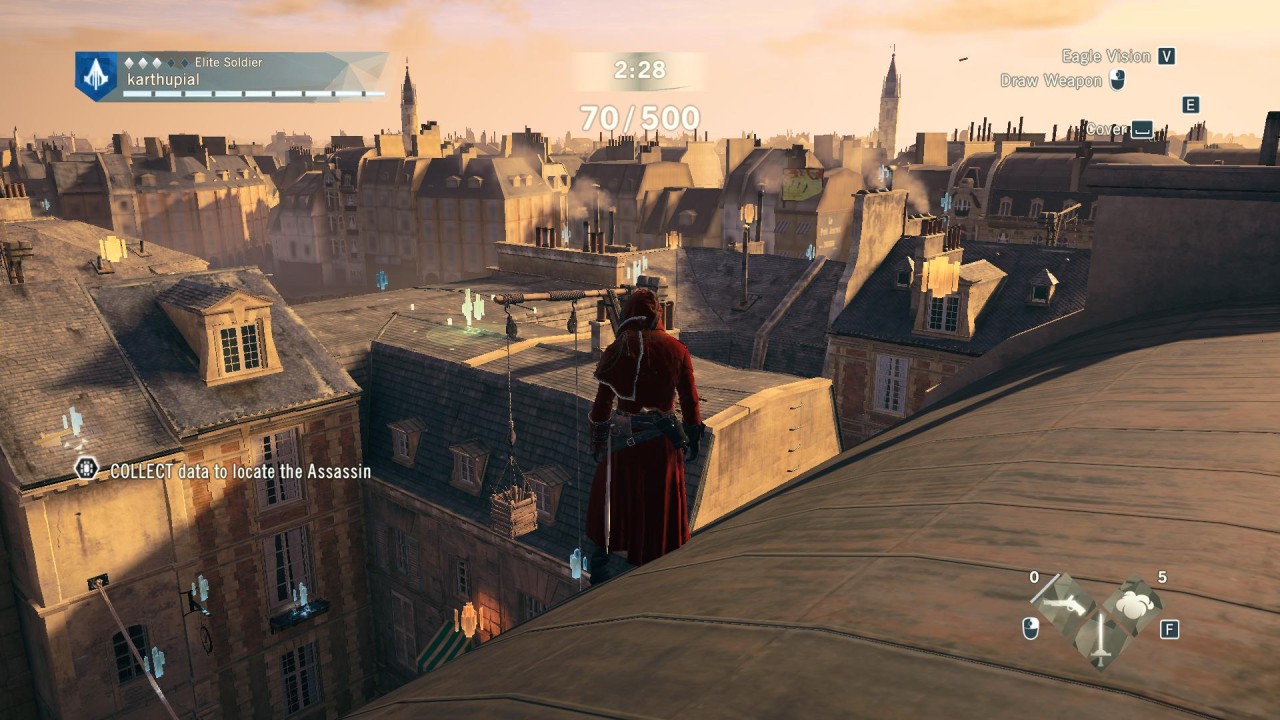Click the Assassin emblem beside karthupial
This screenshot has height=720, width=1280.
coord(96,76)
